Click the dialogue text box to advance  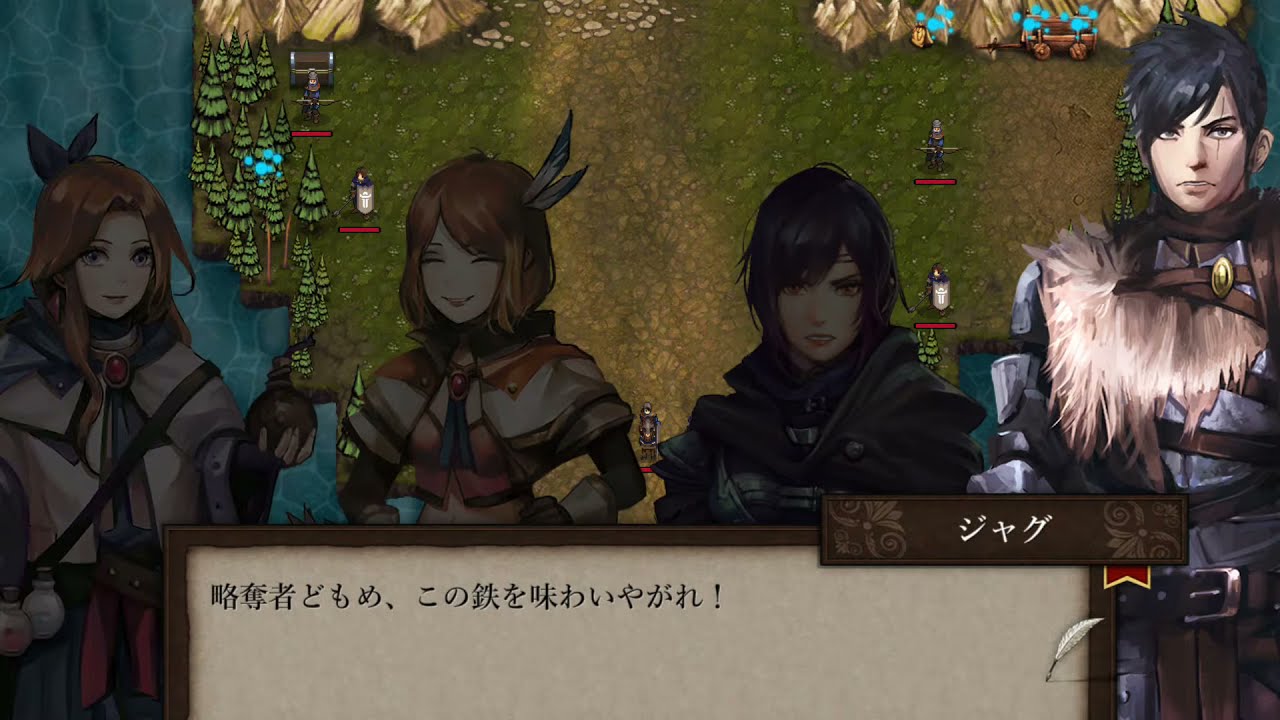620,630
